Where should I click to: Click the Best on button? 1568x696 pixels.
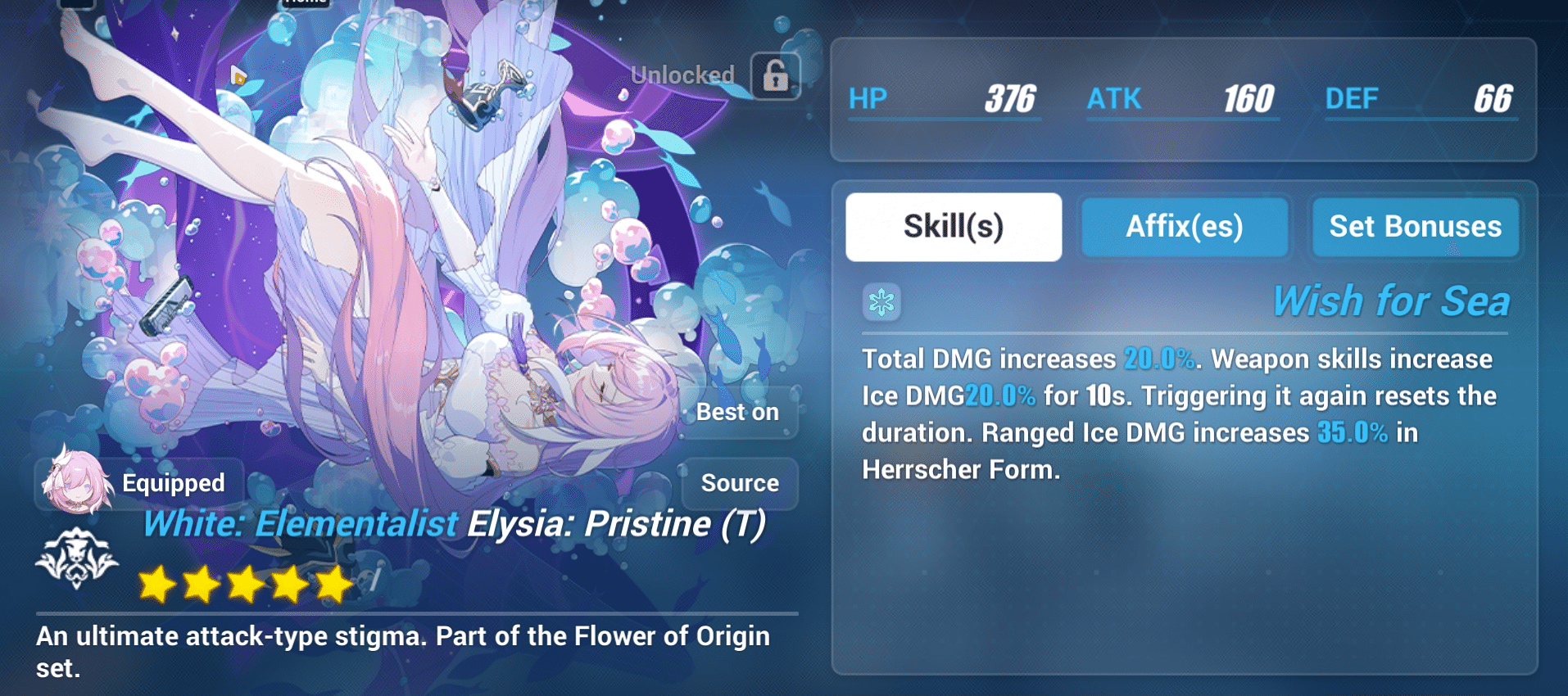[x=738, y=413]
